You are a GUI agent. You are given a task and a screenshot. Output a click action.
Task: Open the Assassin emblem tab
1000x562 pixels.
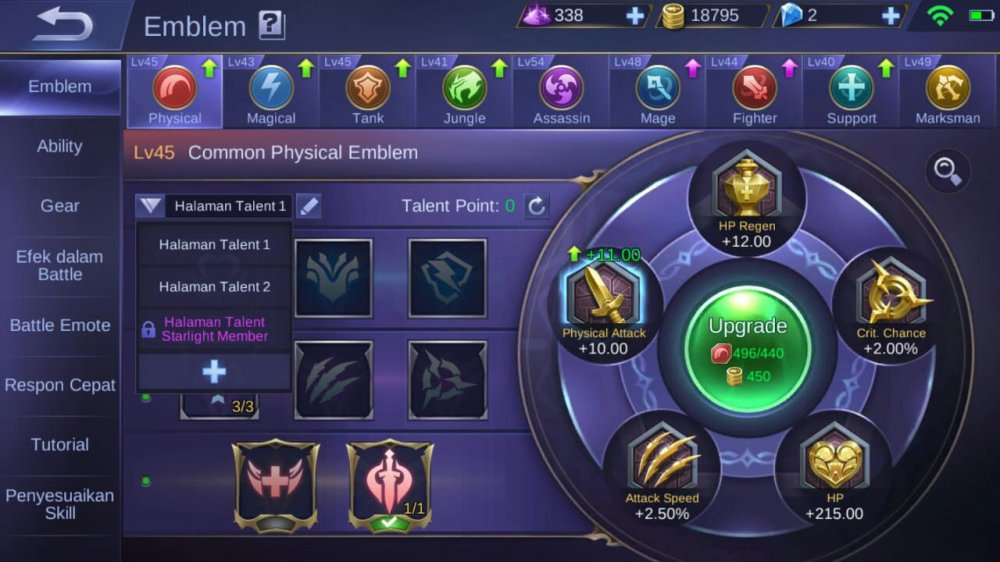click(561, 92)
